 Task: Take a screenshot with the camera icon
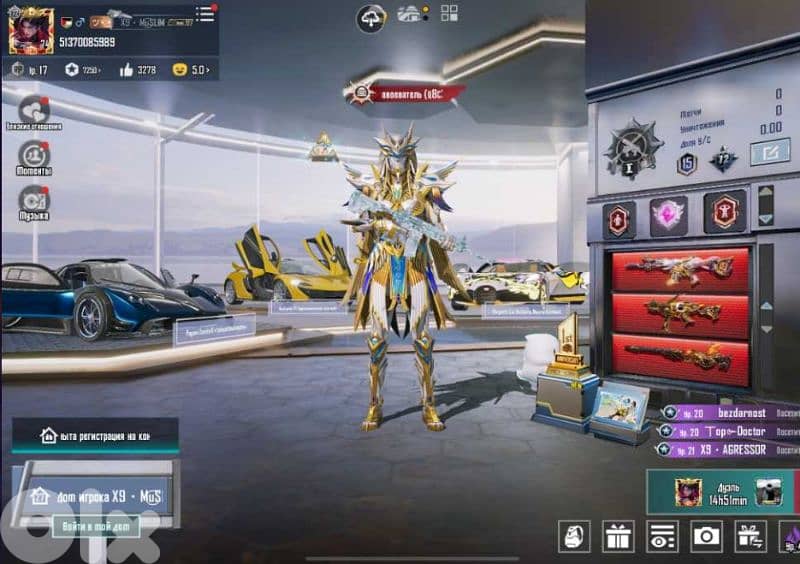(x=707, y=537)
